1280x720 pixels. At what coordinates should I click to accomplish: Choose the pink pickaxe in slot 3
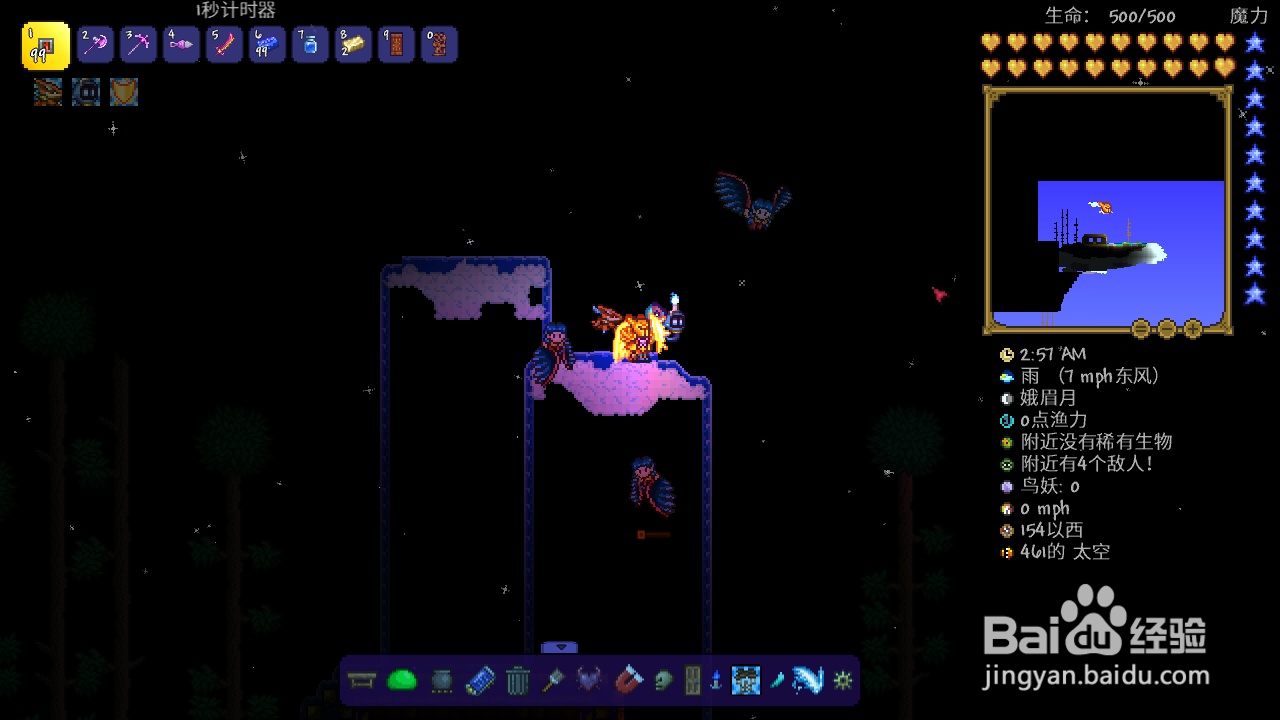[139, 45]
